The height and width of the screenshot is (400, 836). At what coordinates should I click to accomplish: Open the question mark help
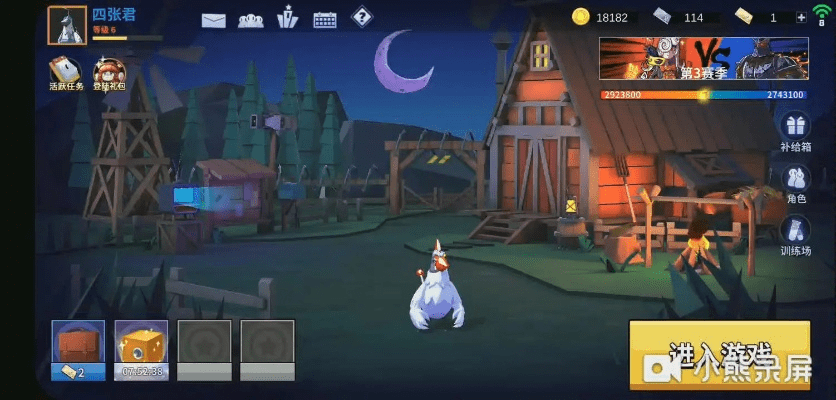click(361, 17)
